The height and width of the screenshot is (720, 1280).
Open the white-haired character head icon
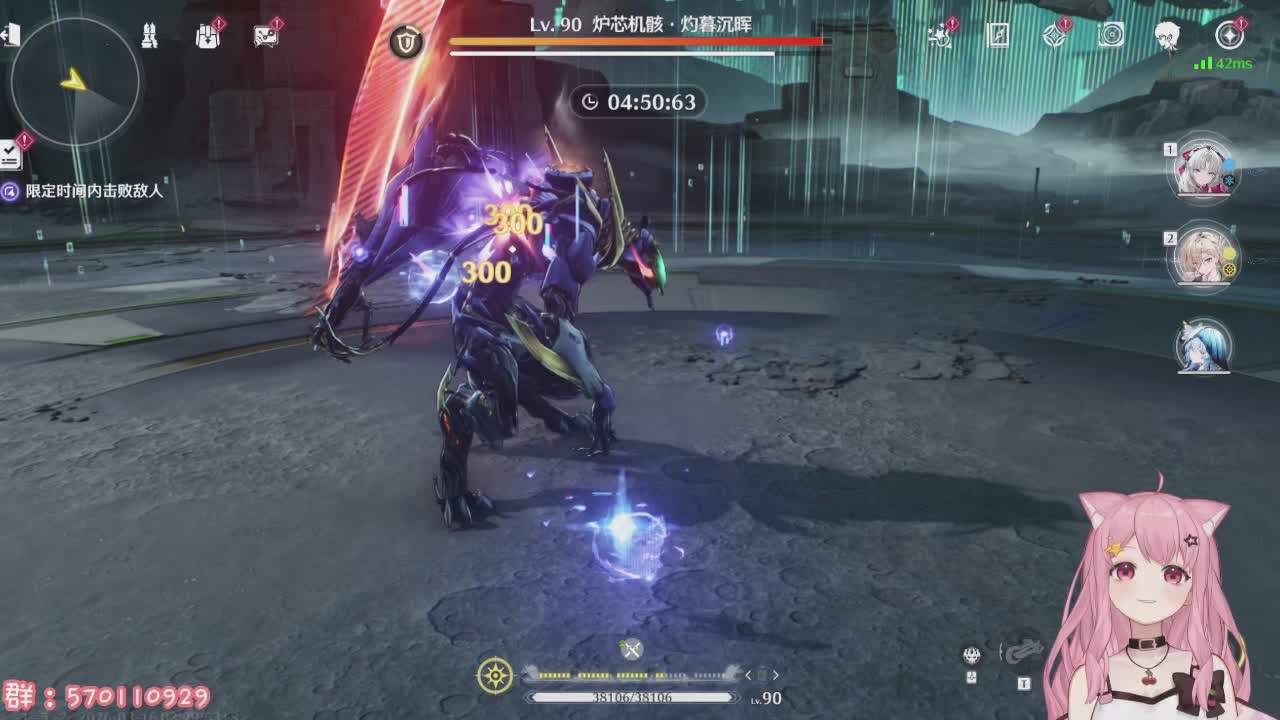[x=1167, y=36]
